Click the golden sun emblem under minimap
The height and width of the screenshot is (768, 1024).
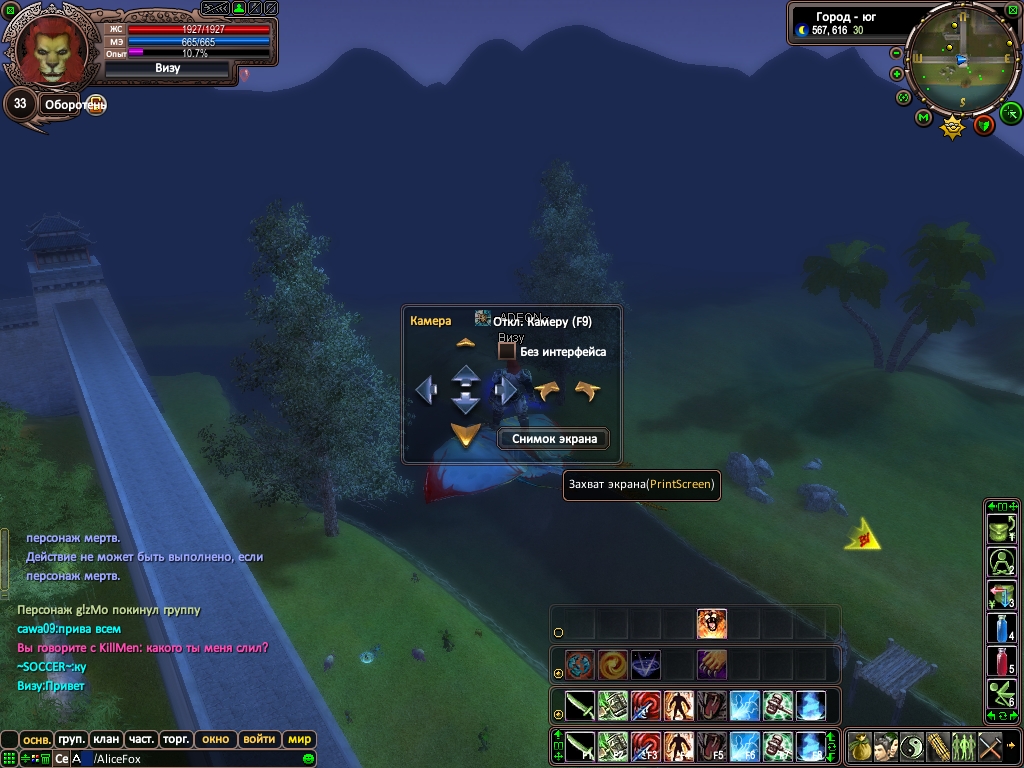(x=954, y=127)
